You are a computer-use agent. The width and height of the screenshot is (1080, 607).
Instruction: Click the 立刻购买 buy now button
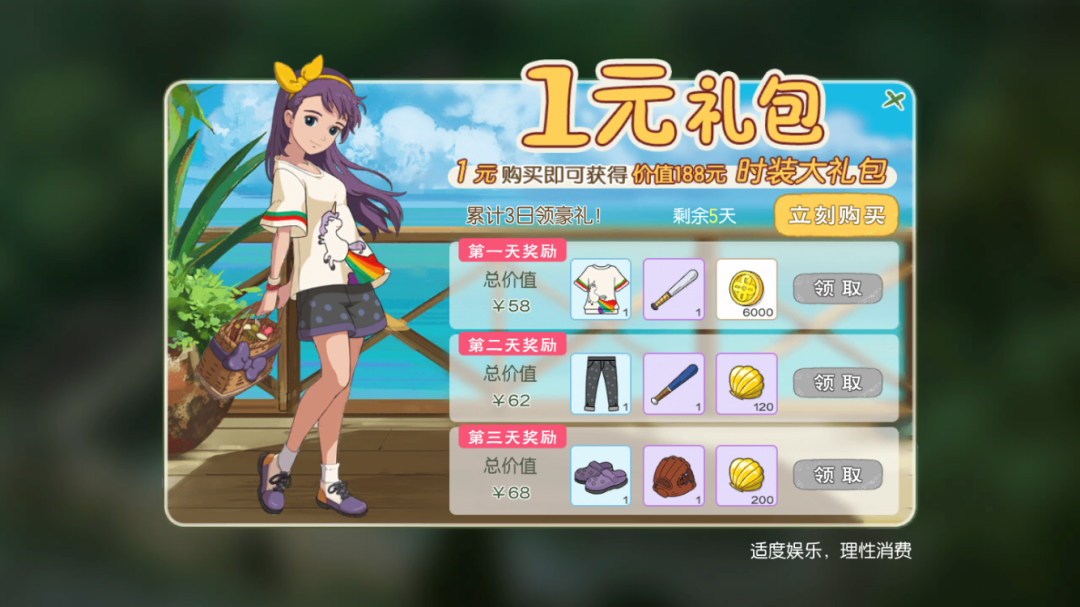click(x=836, y=215)
